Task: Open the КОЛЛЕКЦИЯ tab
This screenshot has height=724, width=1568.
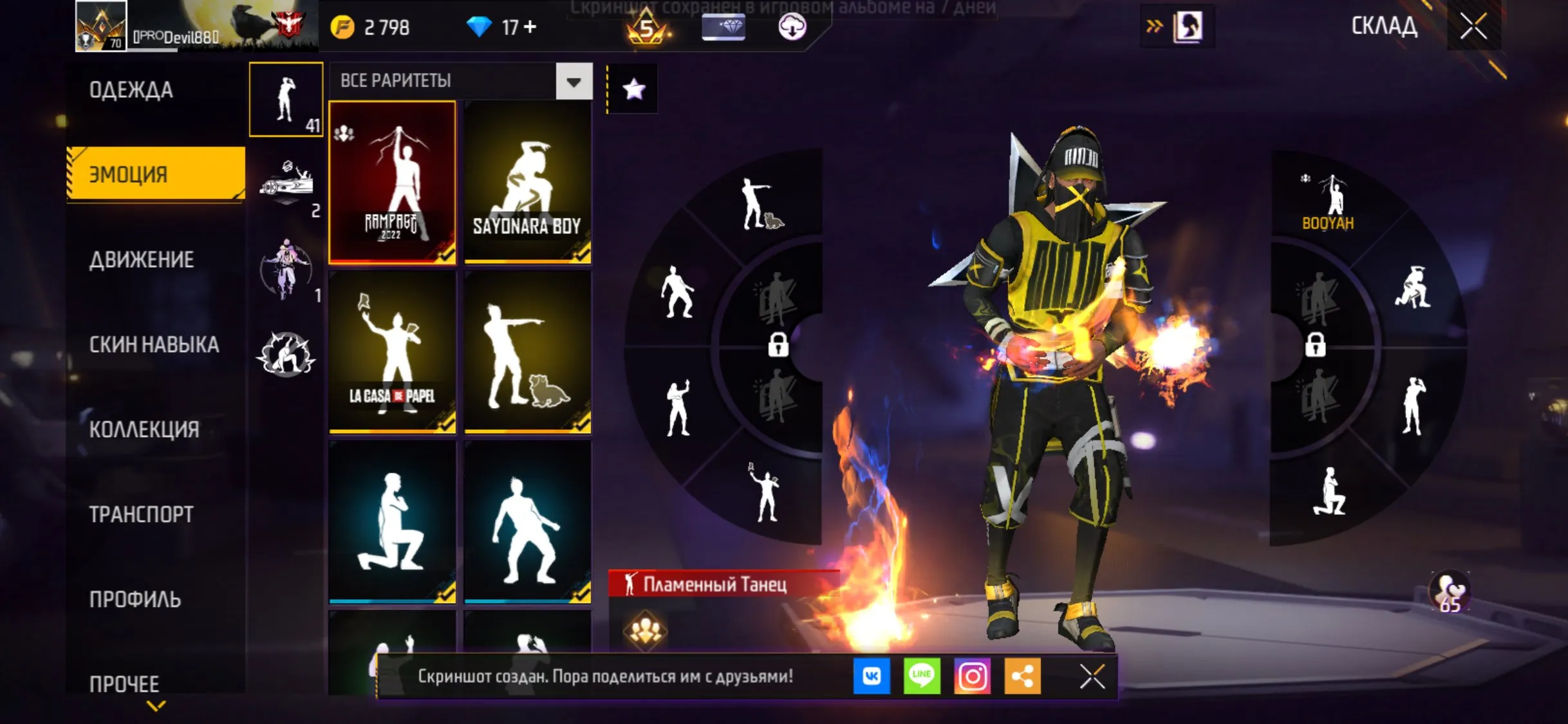Action: (144, 429)
